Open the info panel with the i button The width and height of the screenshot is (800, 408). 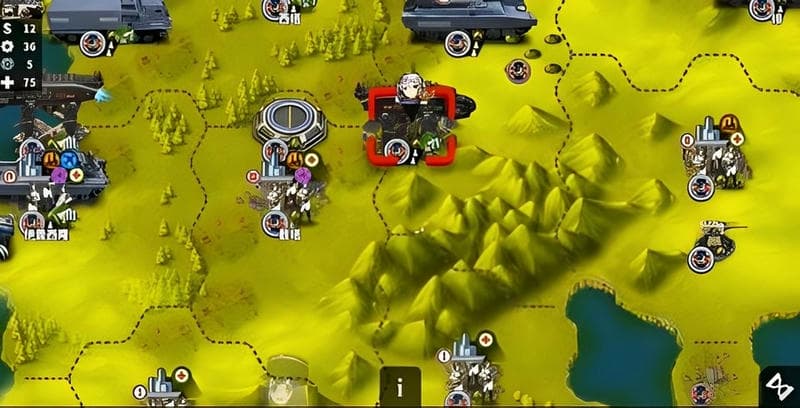point(400,387)
